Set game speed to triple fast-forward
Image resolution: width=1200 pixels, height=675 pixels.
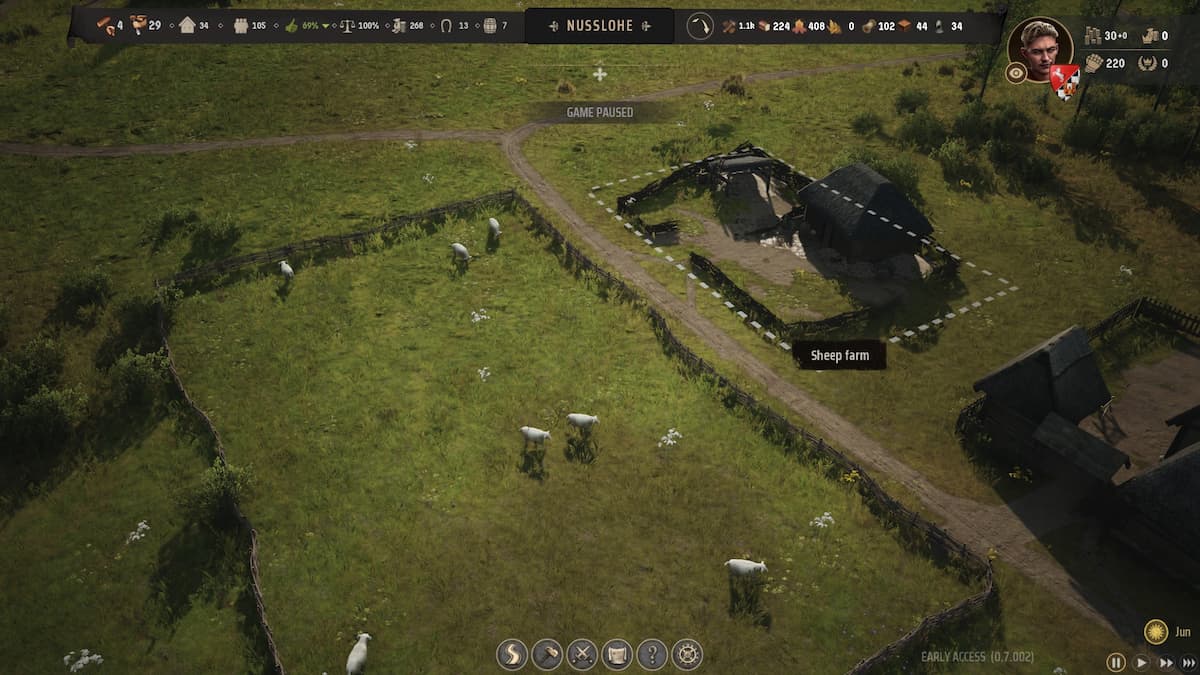(x=1189, y=662)
